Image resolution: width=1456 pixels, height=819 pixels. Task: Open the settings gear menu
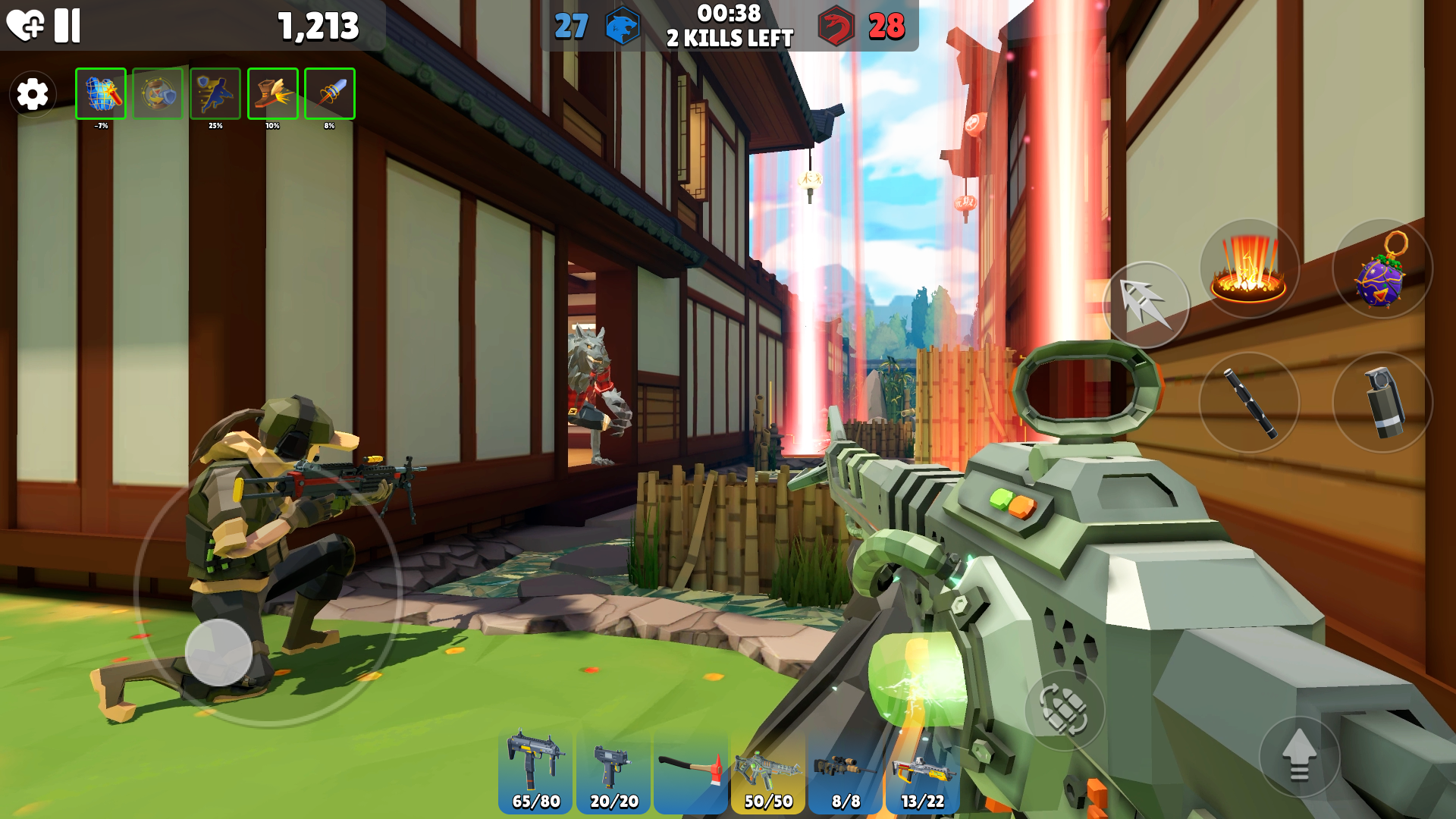[x=32, y=94]
